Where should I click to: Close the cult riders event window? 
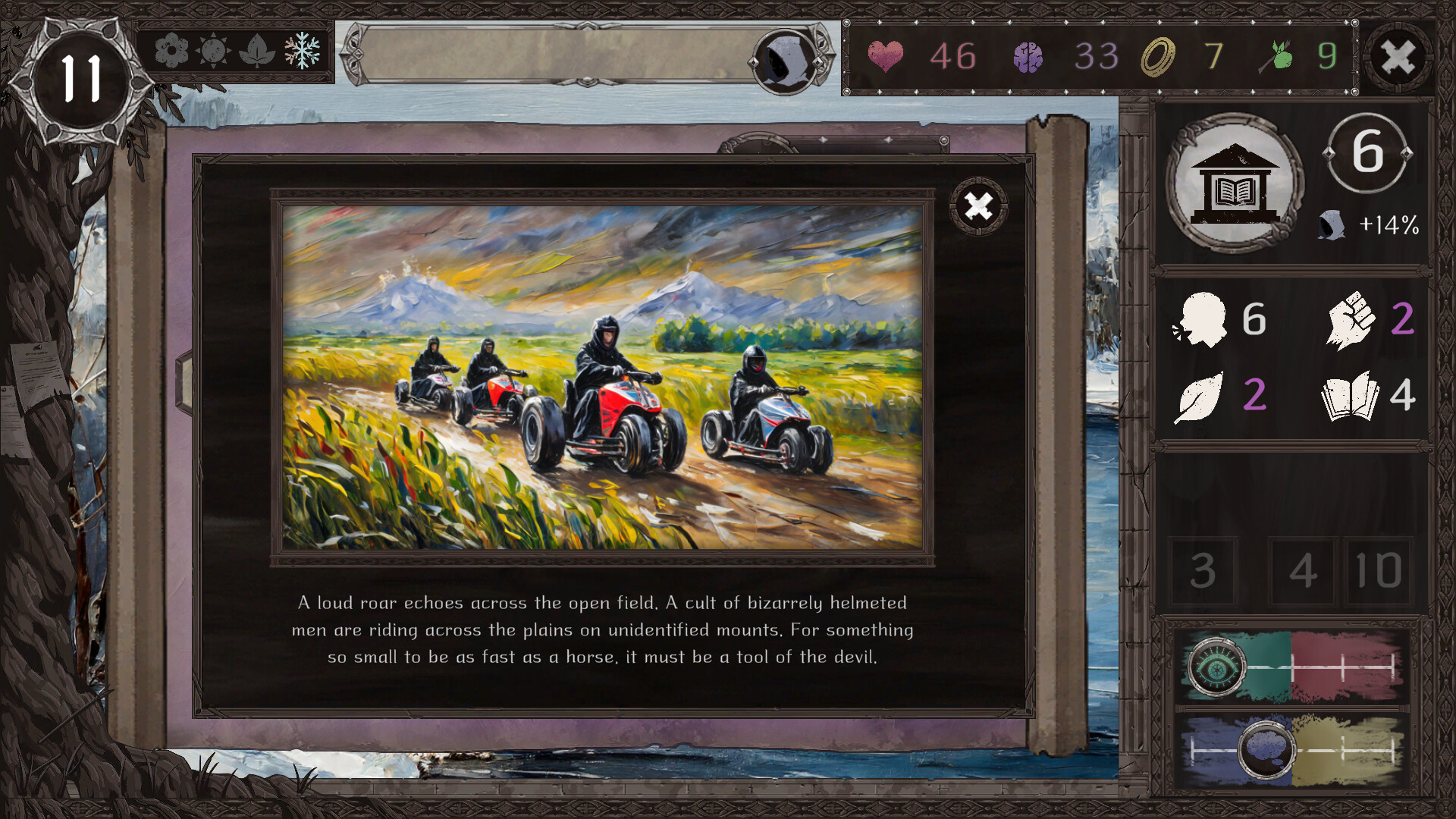tap(978, 206)
